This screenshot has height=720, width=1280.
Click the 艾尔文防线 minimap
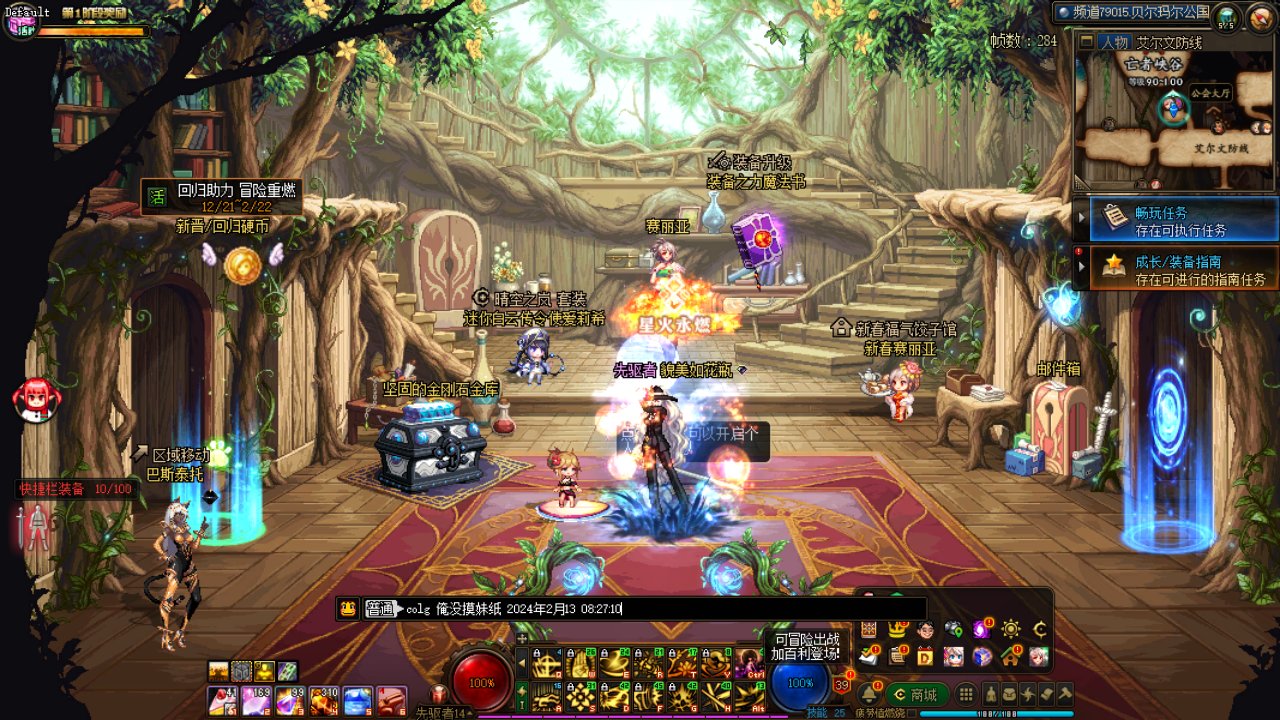1174,122
